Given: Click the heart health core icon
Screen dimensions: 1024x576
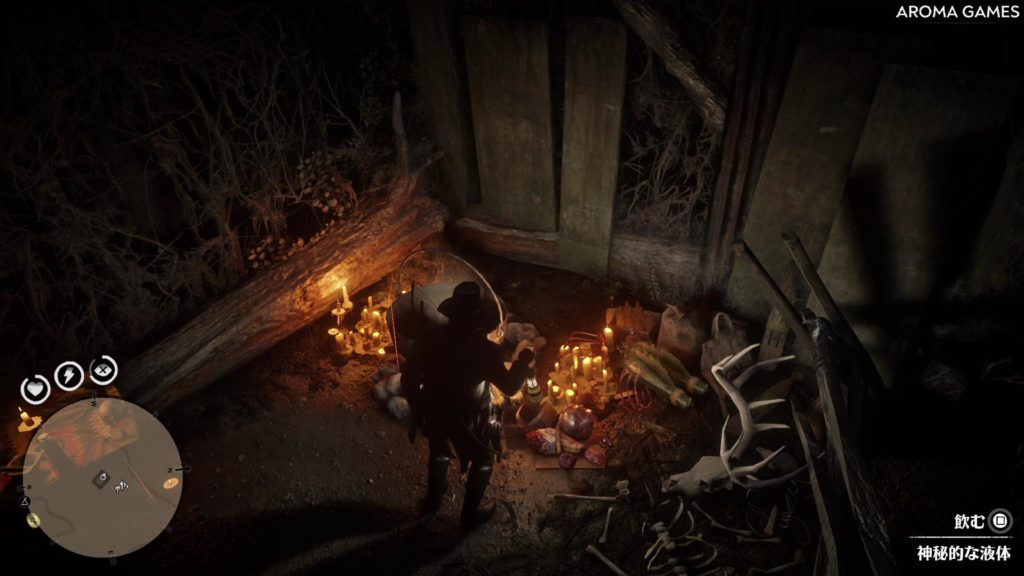Looking at the screenshot, I should 37,387.
